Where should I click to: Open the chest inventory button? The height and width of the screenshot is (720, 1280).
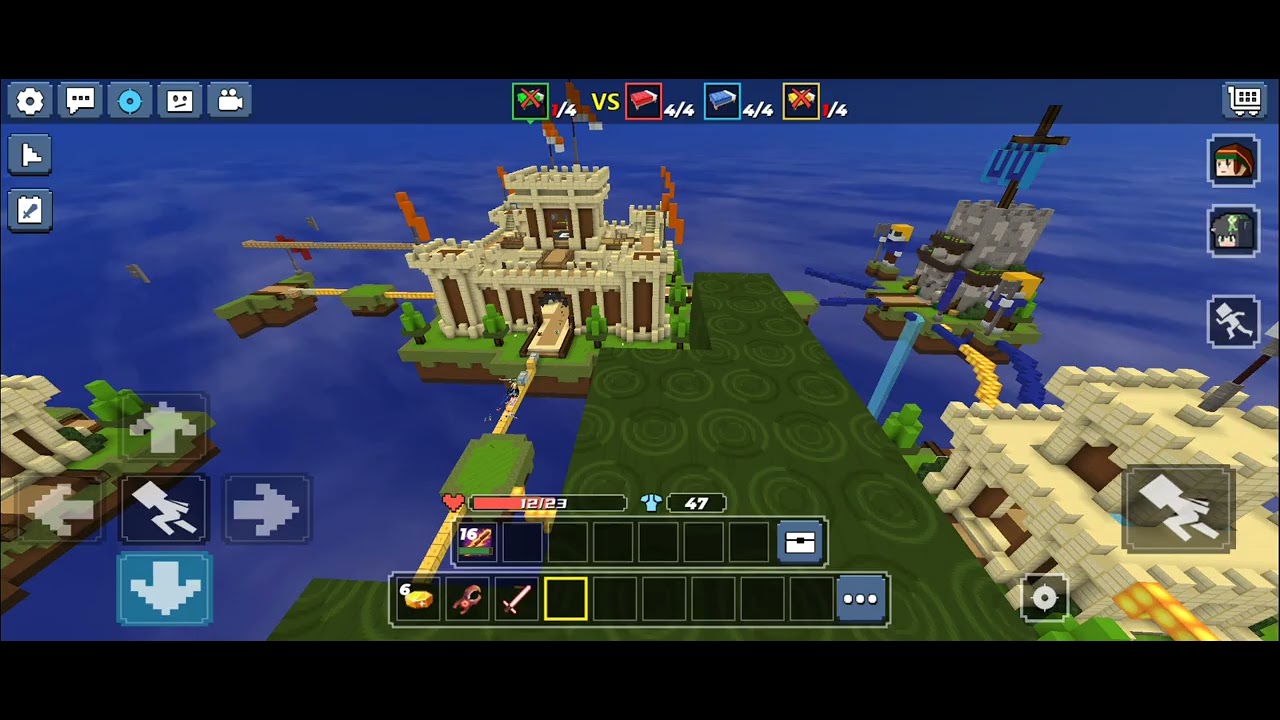(800, 542)
